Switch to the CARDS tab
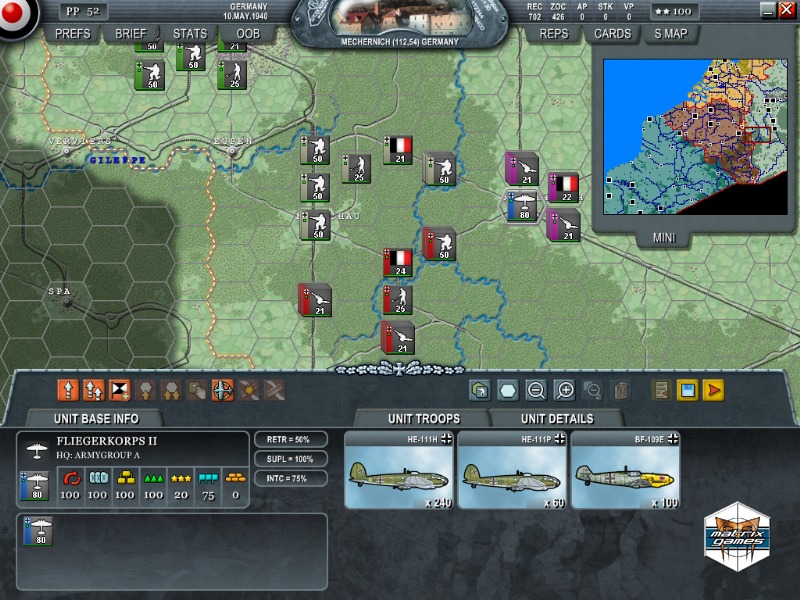 [612, 33]
